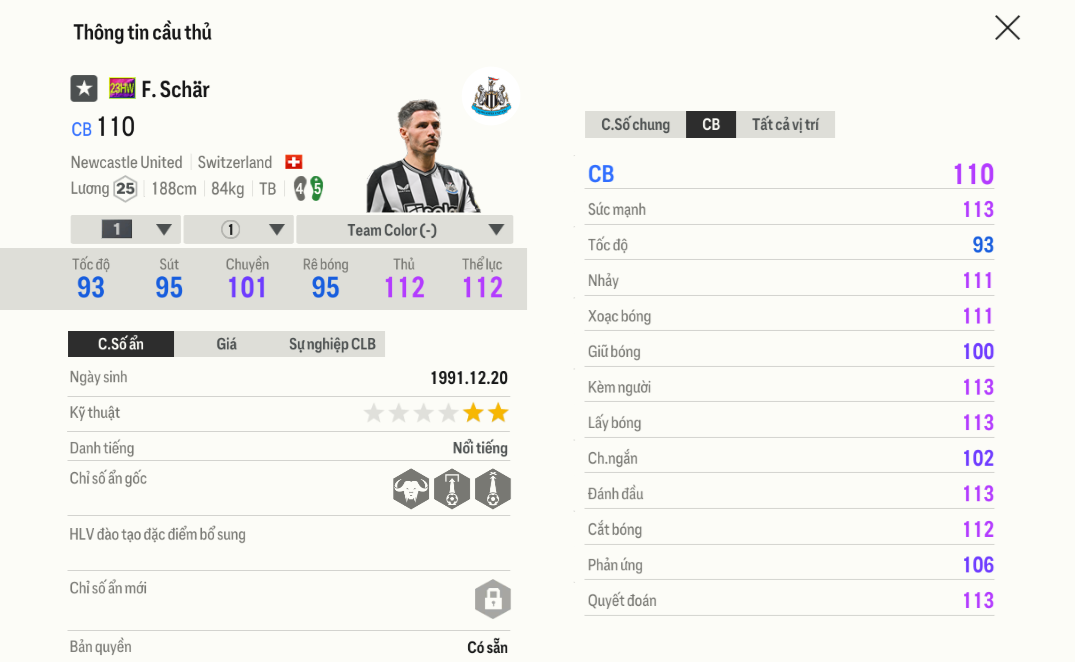1075x662 pixels.
Task: Close the player info panel
Action: pyautogui.click(x=1007, y=28)
